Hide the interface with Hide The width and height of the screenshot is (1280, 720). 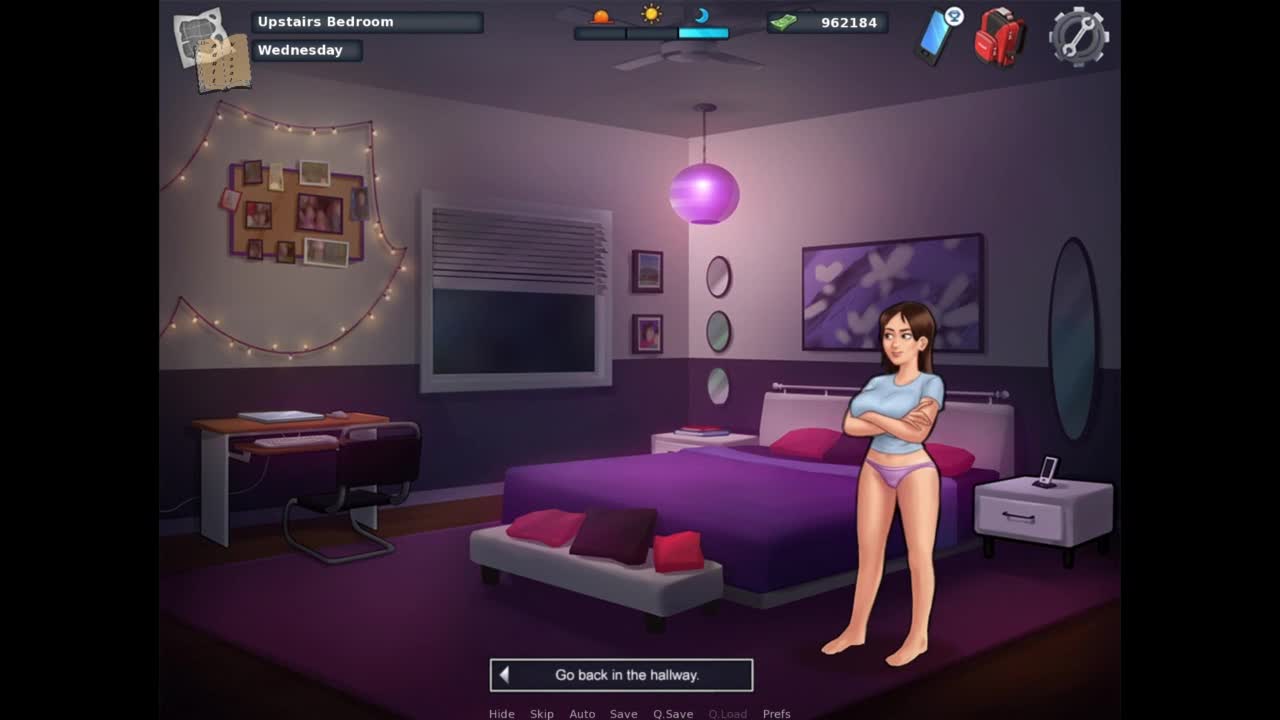[502, 714]
